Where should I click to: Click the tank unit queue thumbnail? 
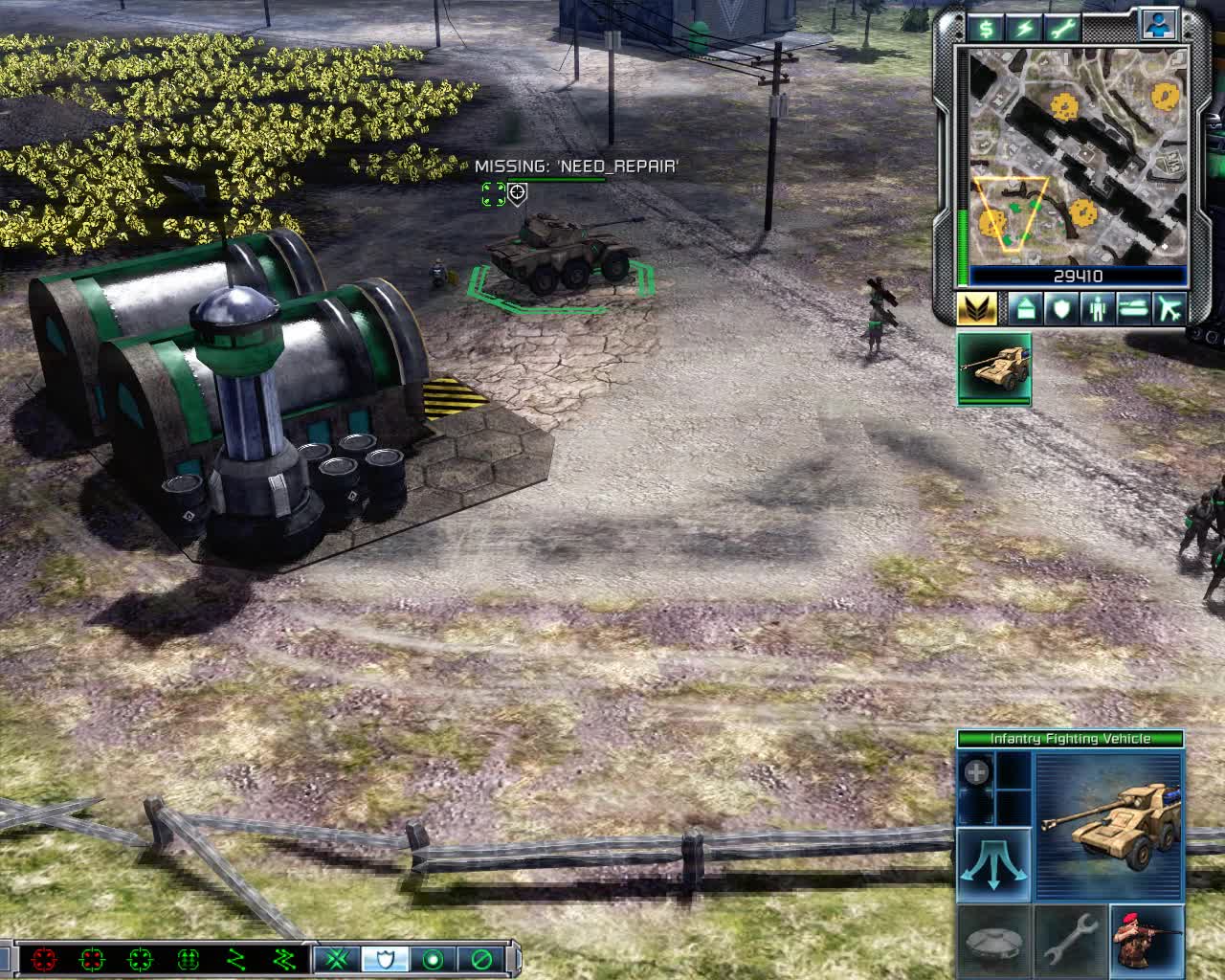(994, 371)
